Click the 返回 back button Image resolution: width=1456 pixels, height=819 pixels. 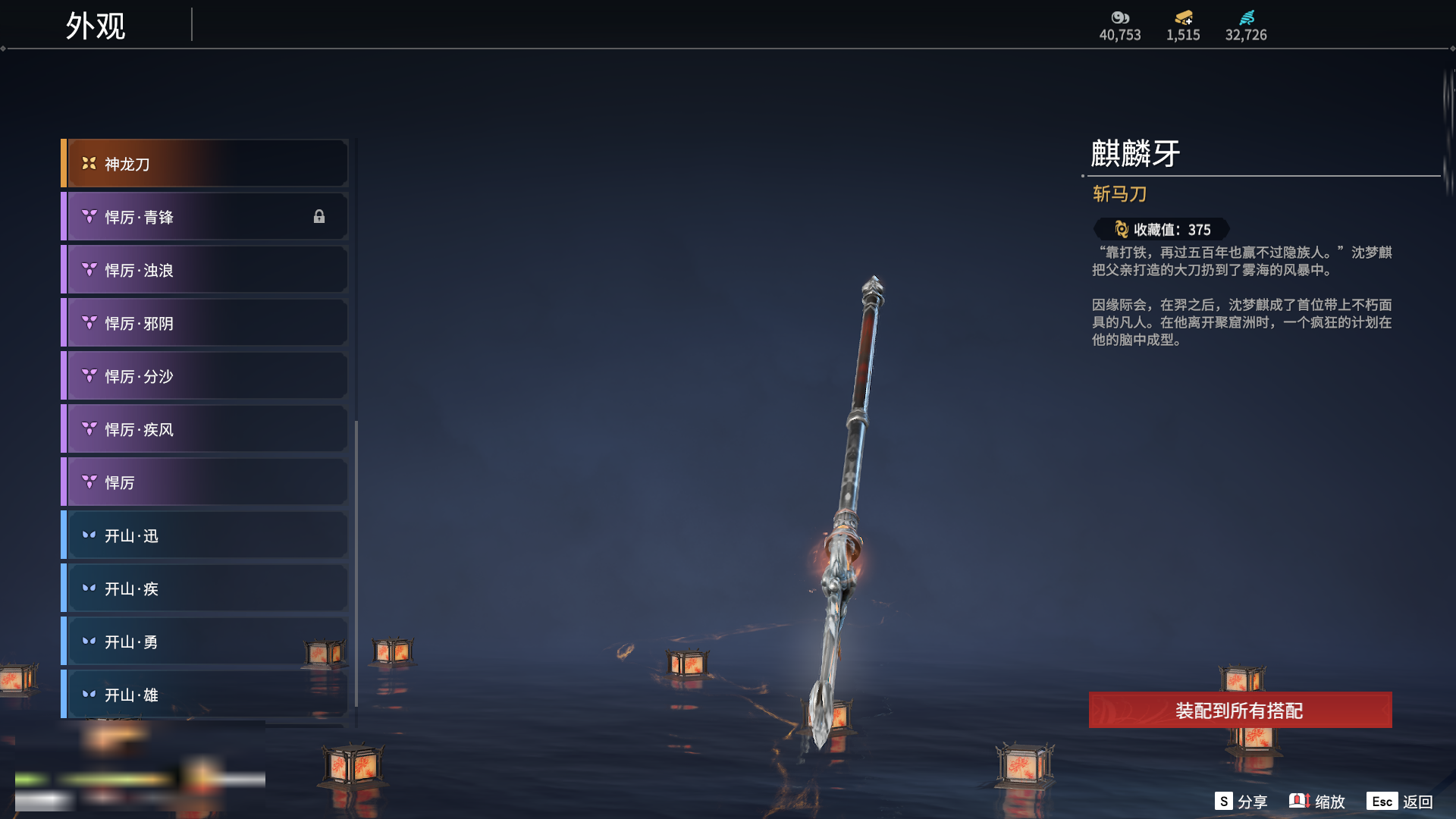click(x=1400, y=802)
